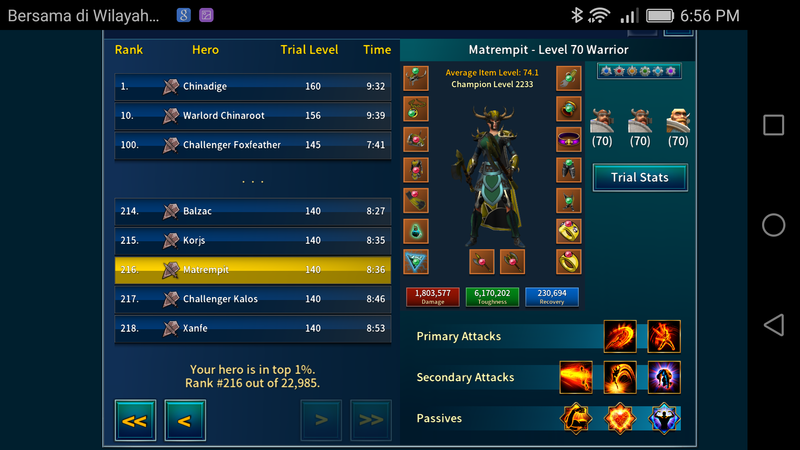Choose Challenger Foxfeather's leaderboard entry
Screen dimensions: 800x450
click(x=251, y=145)
